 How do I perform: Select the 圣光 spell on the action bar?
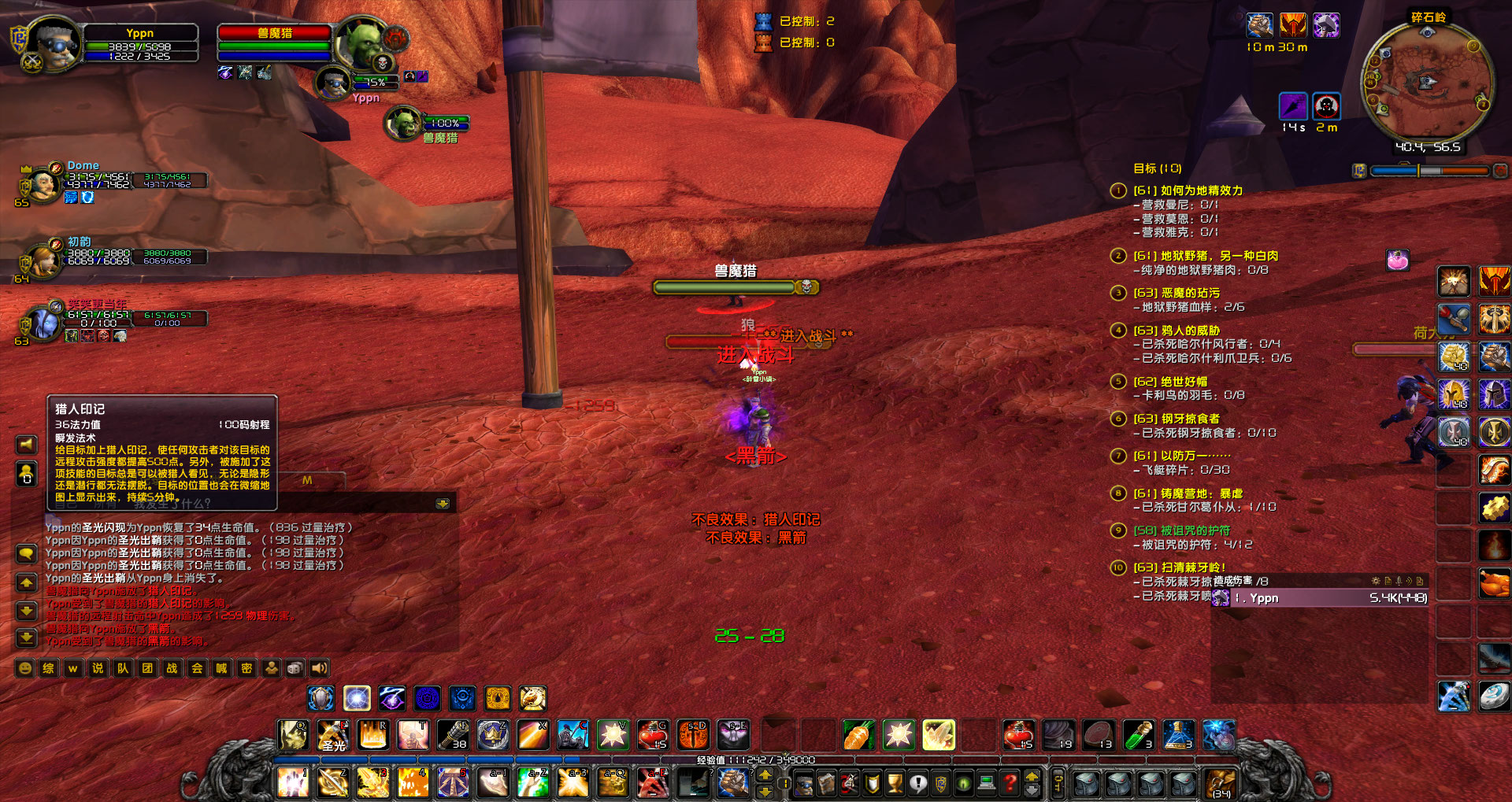click(x=332, y=735)
